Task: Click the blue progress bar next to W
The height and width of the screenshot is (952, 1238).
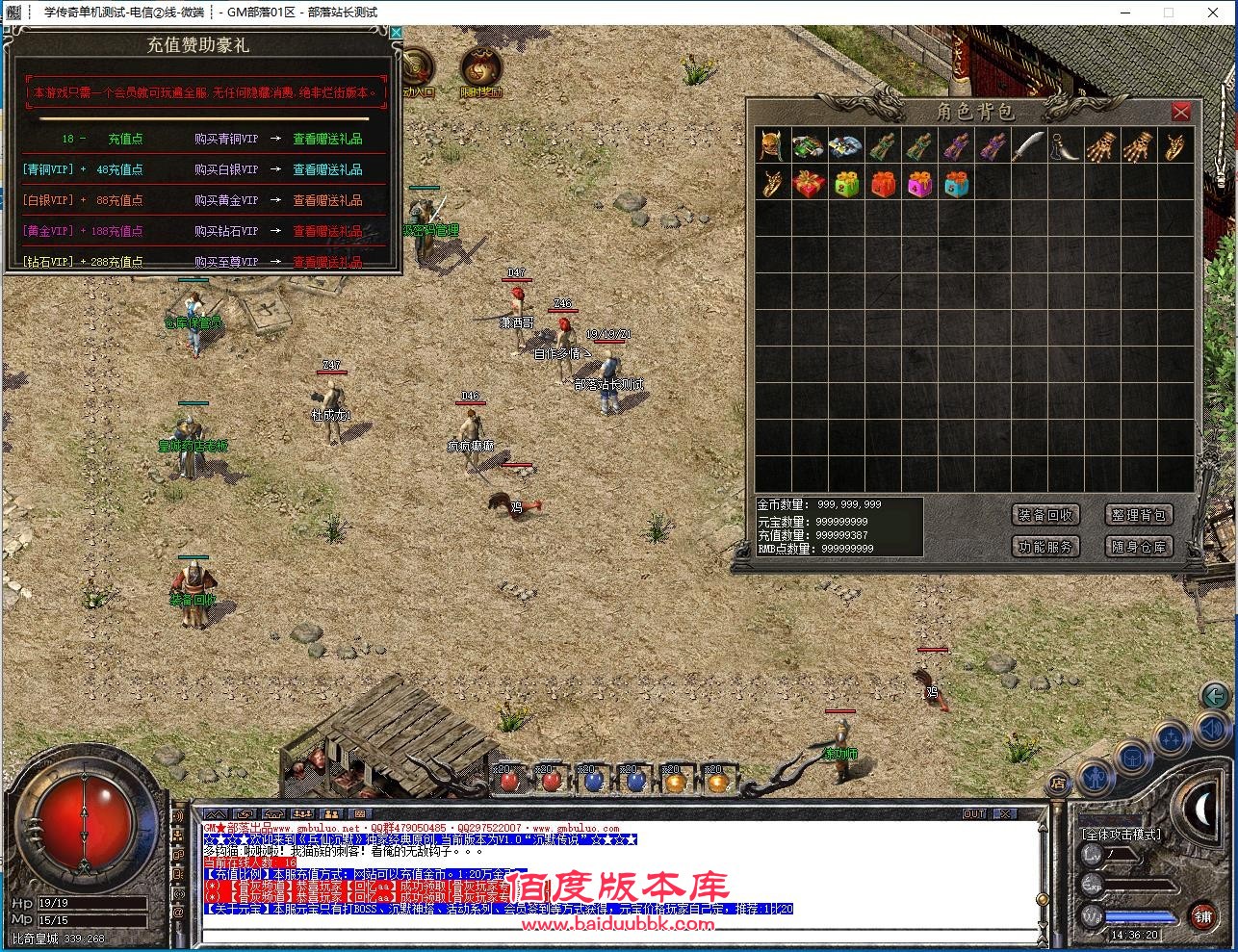Action: 1141,916
